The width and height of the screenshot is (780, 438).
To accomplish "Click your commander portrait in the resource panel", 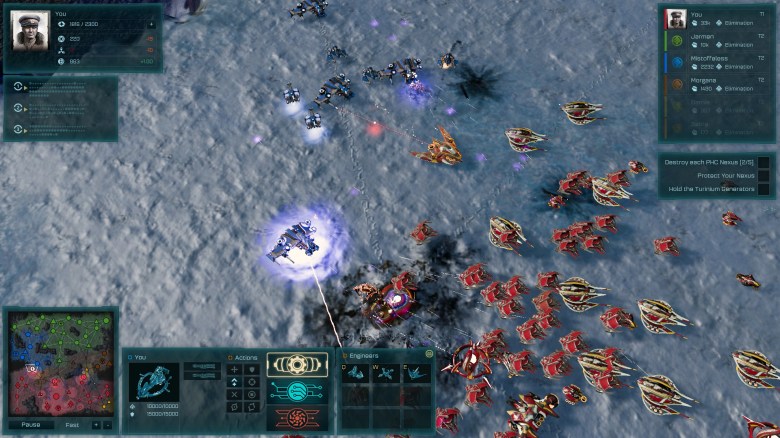I will pyautogui.click(x=30, y=30).
